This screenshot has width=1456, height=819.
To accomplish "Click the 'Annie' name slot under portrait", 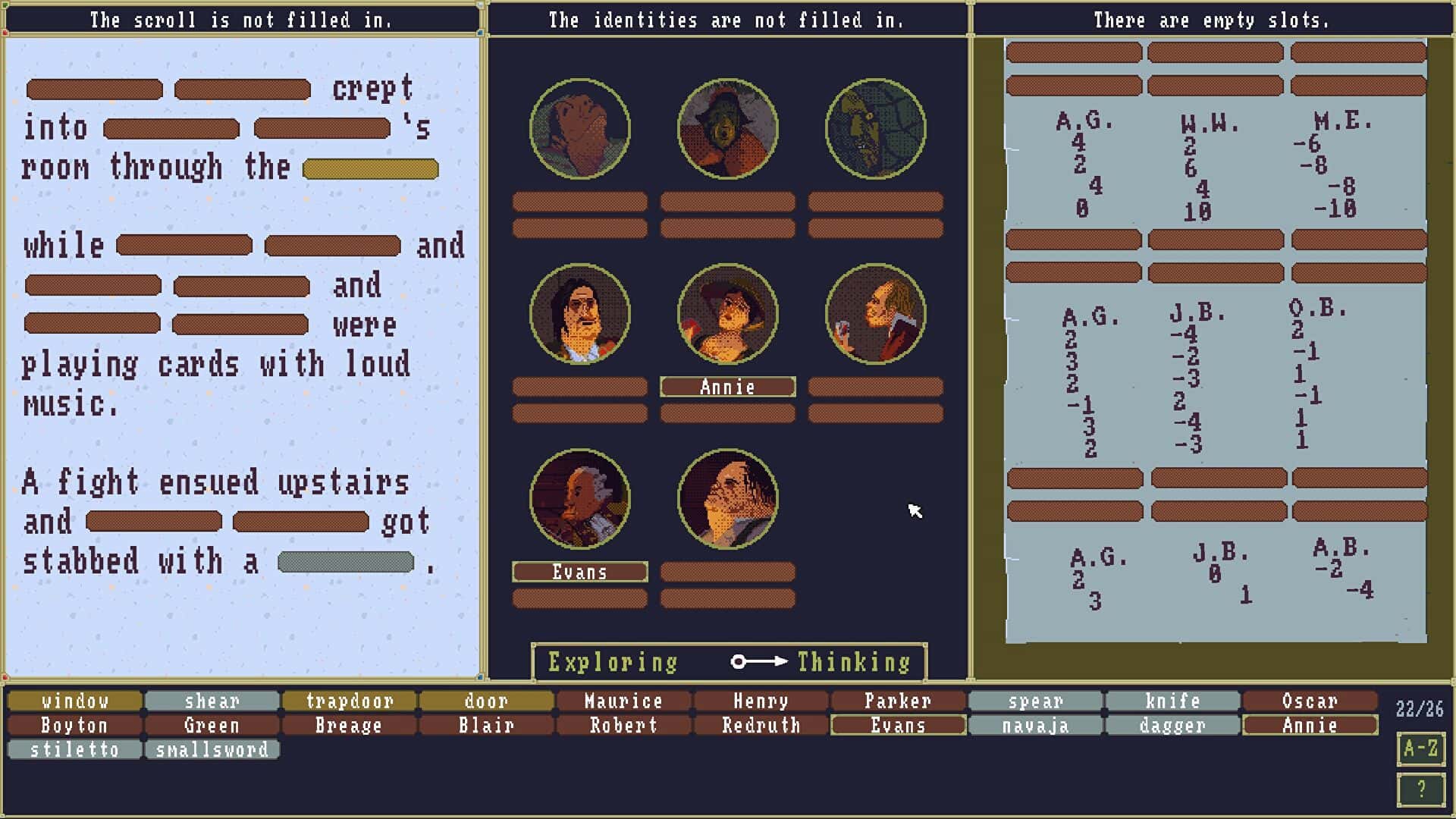I will click(727, 387).
